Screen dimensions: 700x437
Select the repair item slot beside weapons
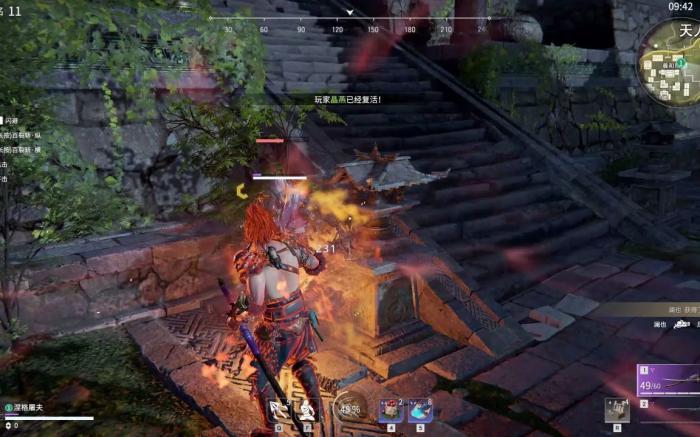[x=617, y=410]
